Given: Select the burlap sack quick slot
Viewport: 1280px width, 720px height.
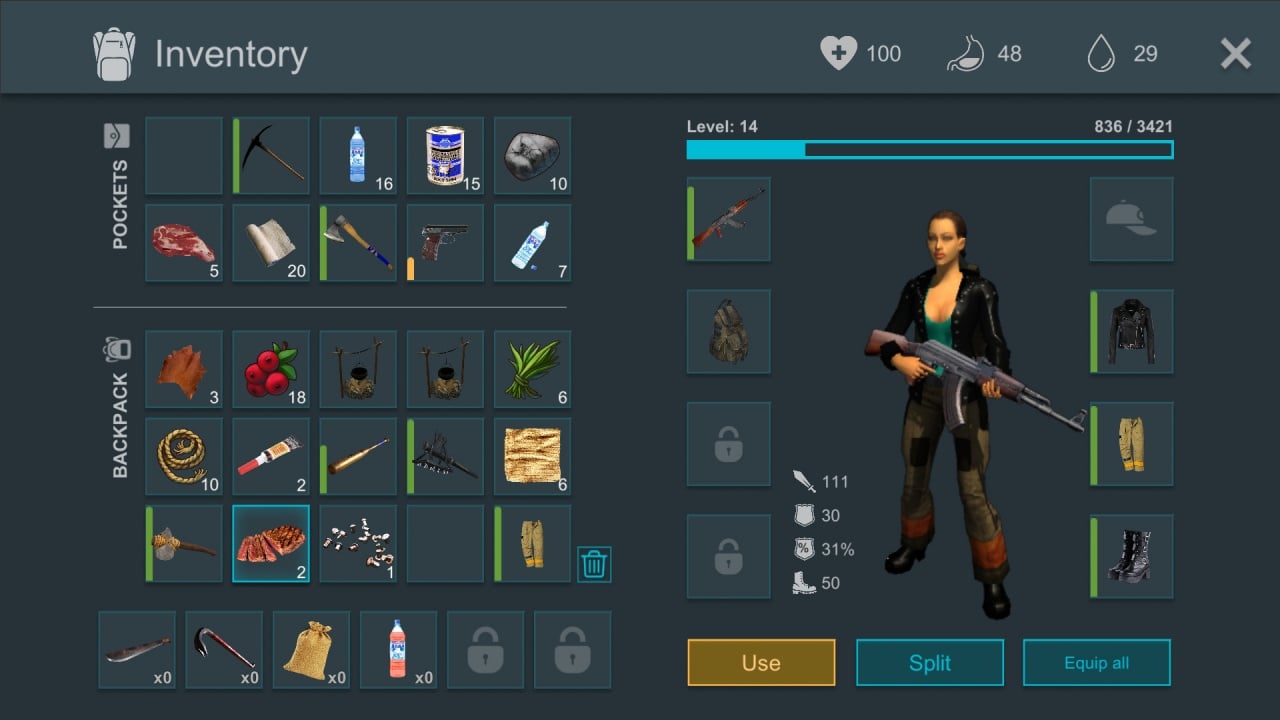Looking at the screenshot, I should [x=311, y=650].
